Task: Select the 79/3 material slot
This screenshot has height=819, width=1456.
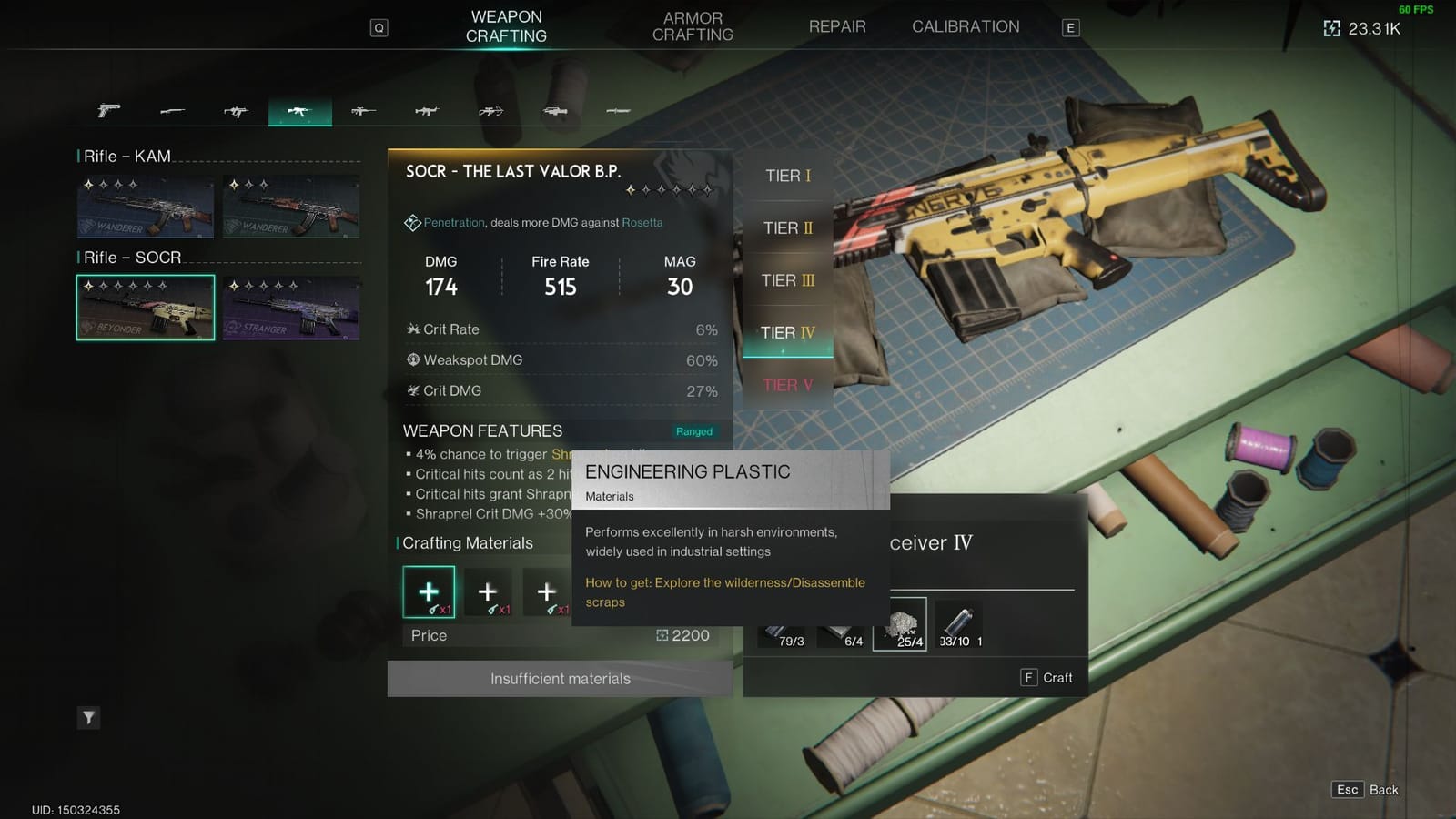Action: pyautogui.click(x=784, y=633)
